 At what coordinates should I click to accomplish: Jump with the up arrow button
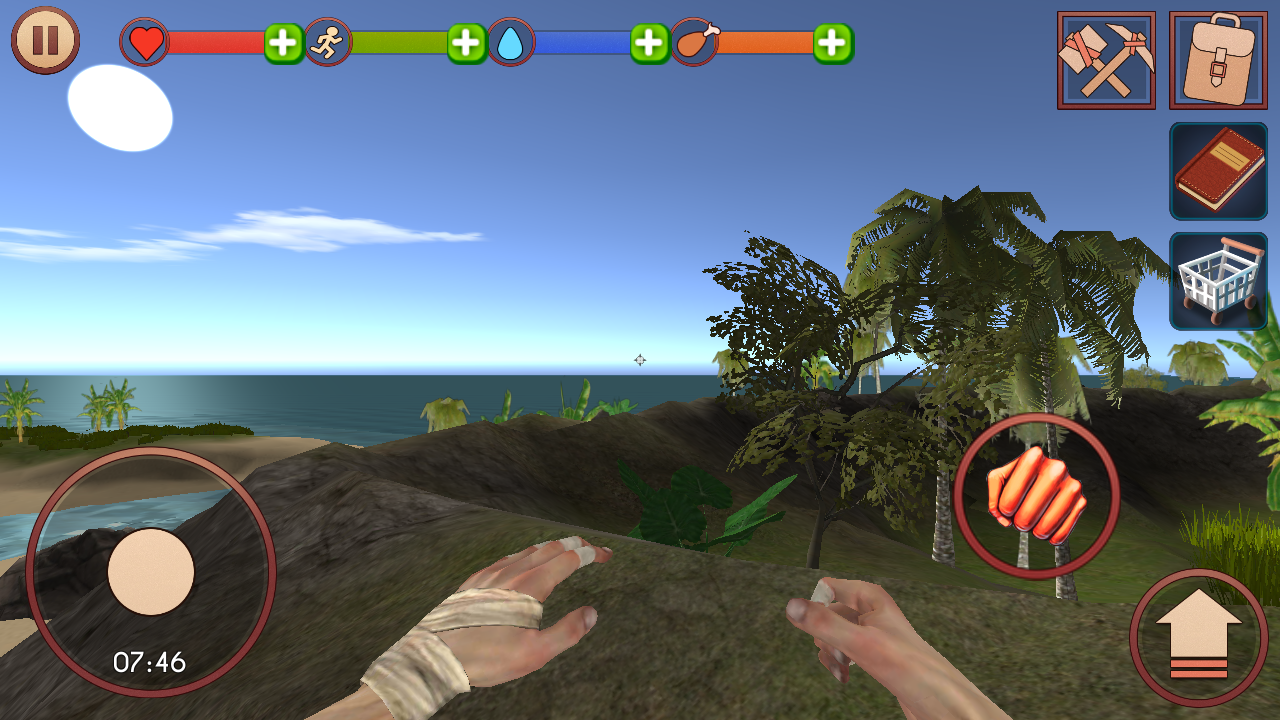point(1198,637)
